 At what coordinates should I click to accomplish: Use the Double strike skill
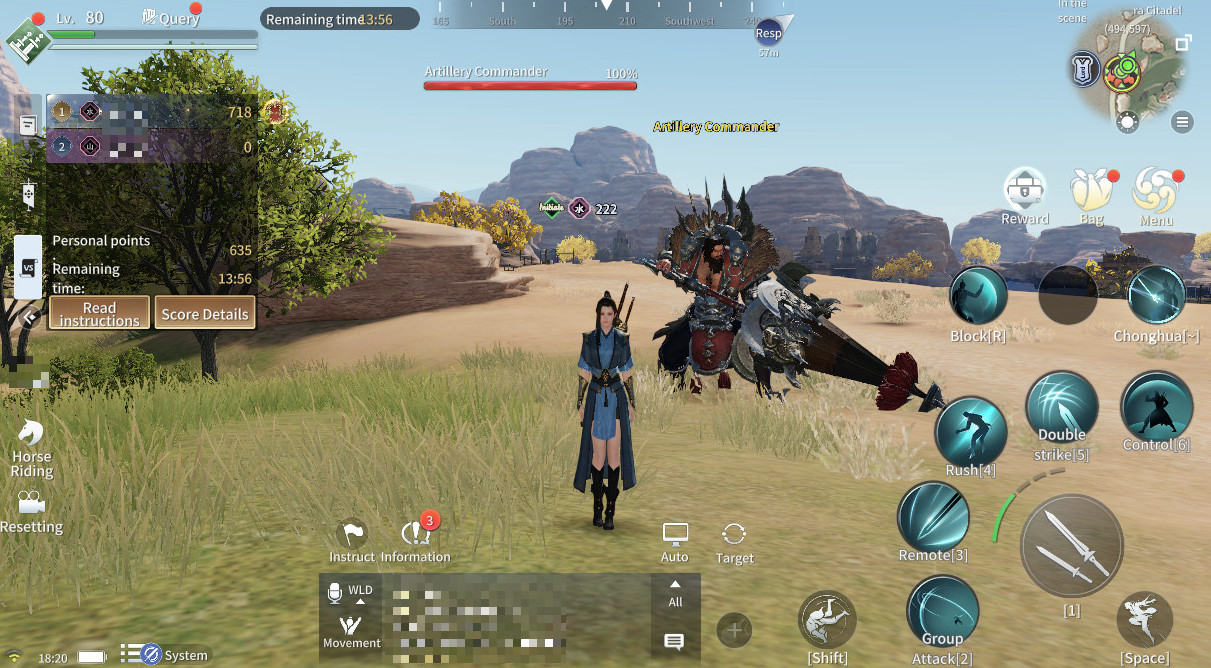click(x=1062, y=408)
